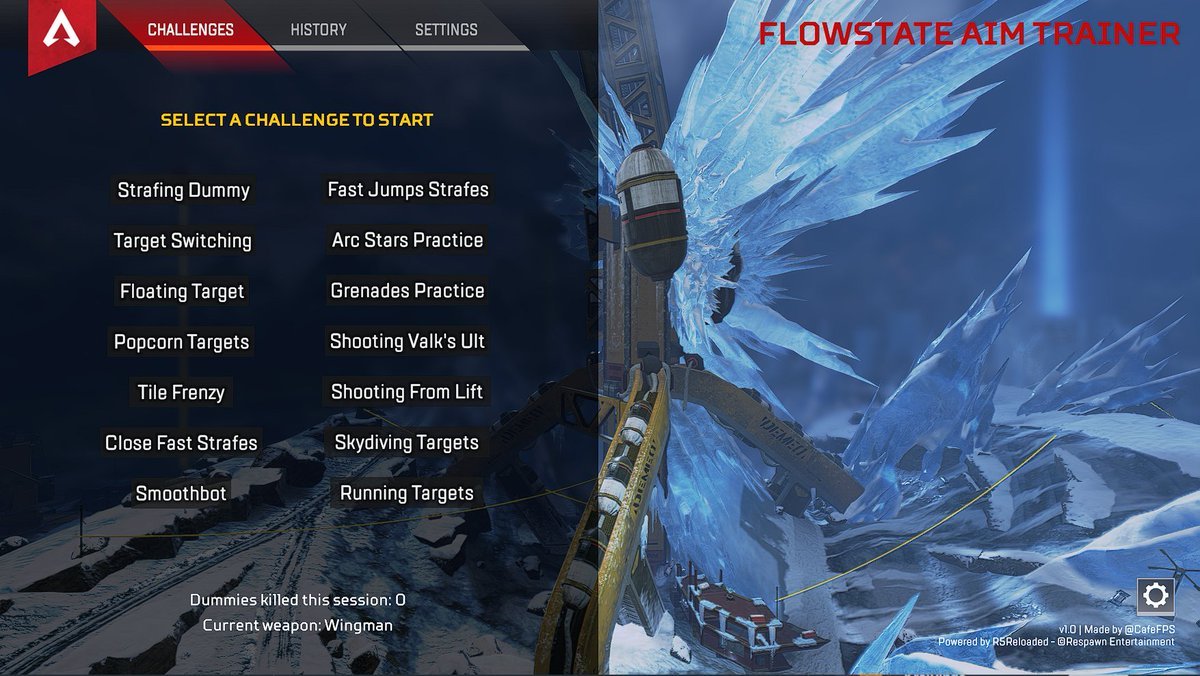Start the Strafing Dummy challenge
The image size is (1200, 676).
coord(184,190)
